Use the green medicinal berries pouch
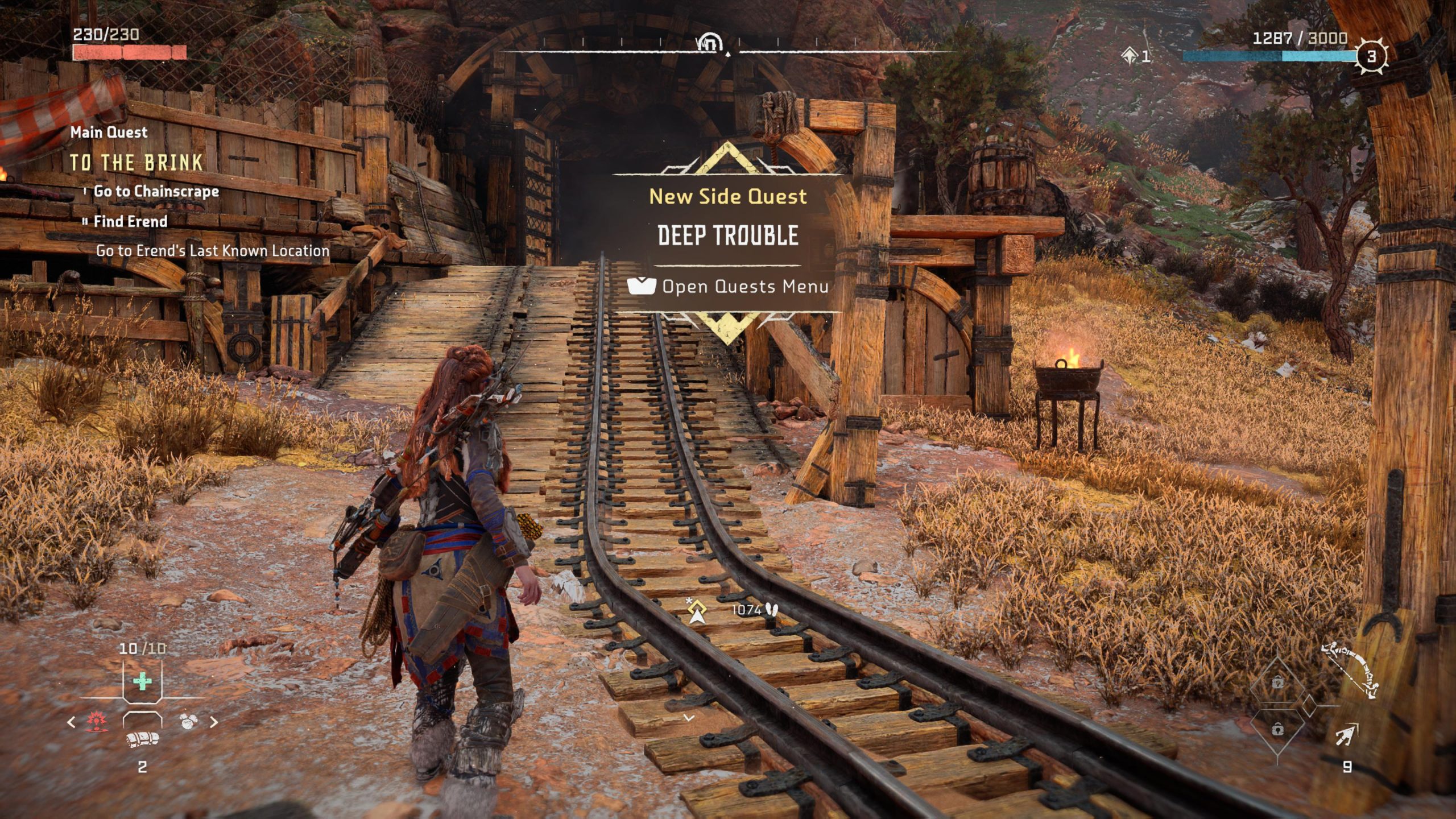 coord(142,681)
